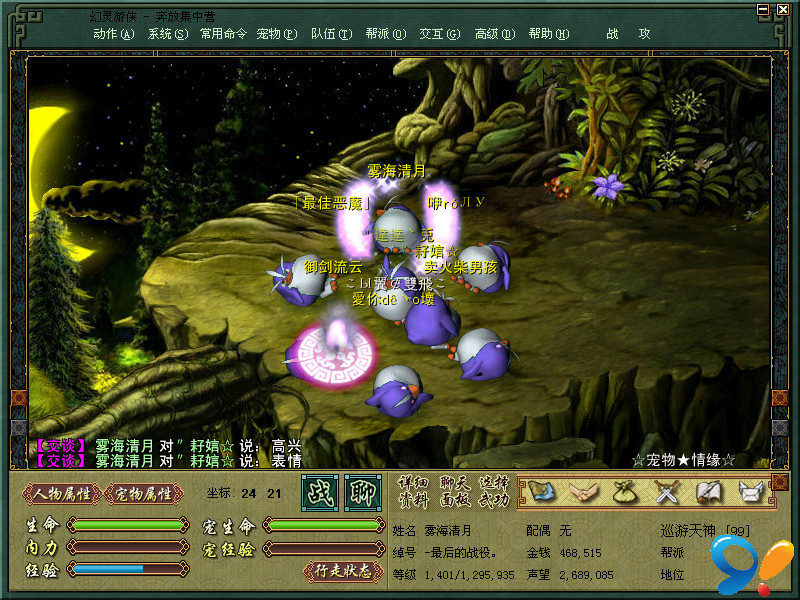Minimize the game window
Screen dimensions: 800x600
click(x=764, y=9)
